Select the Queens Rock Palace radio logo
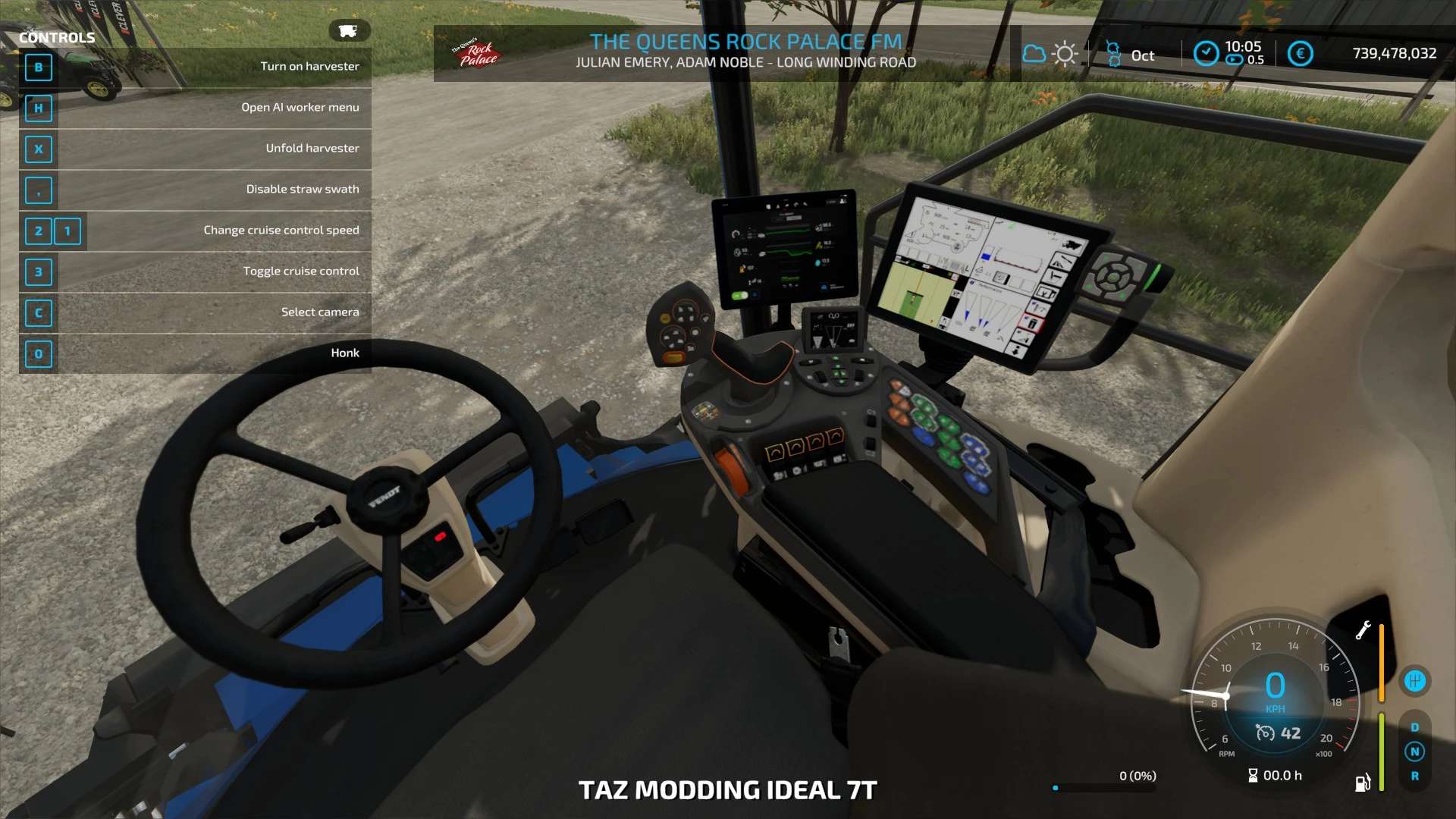Screen dimensions: 1456x819 (x=475, y=53)
